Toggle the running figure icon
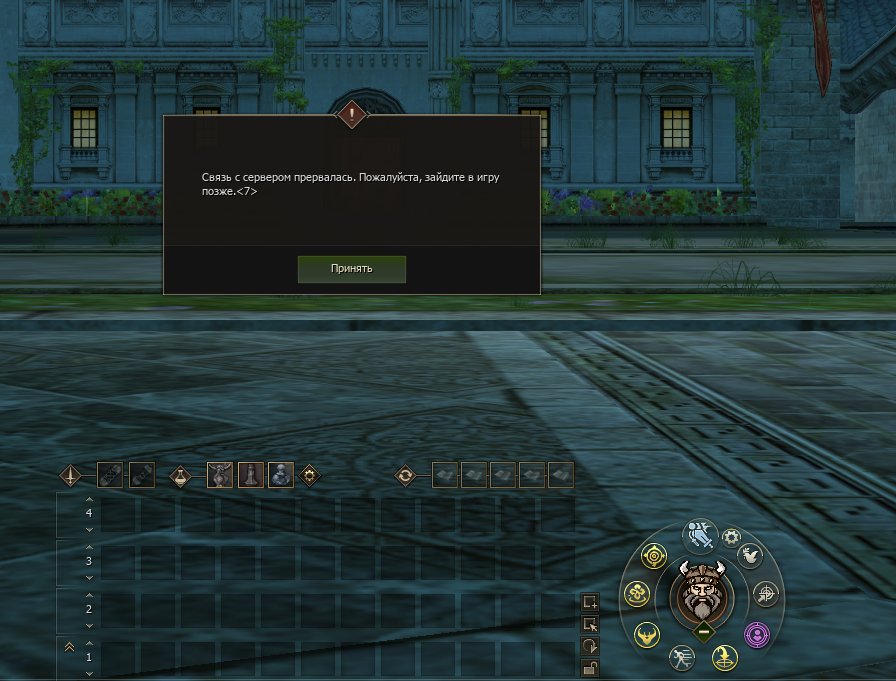The width and height of the screenshot is (896, 681). (x=683, y=657)
